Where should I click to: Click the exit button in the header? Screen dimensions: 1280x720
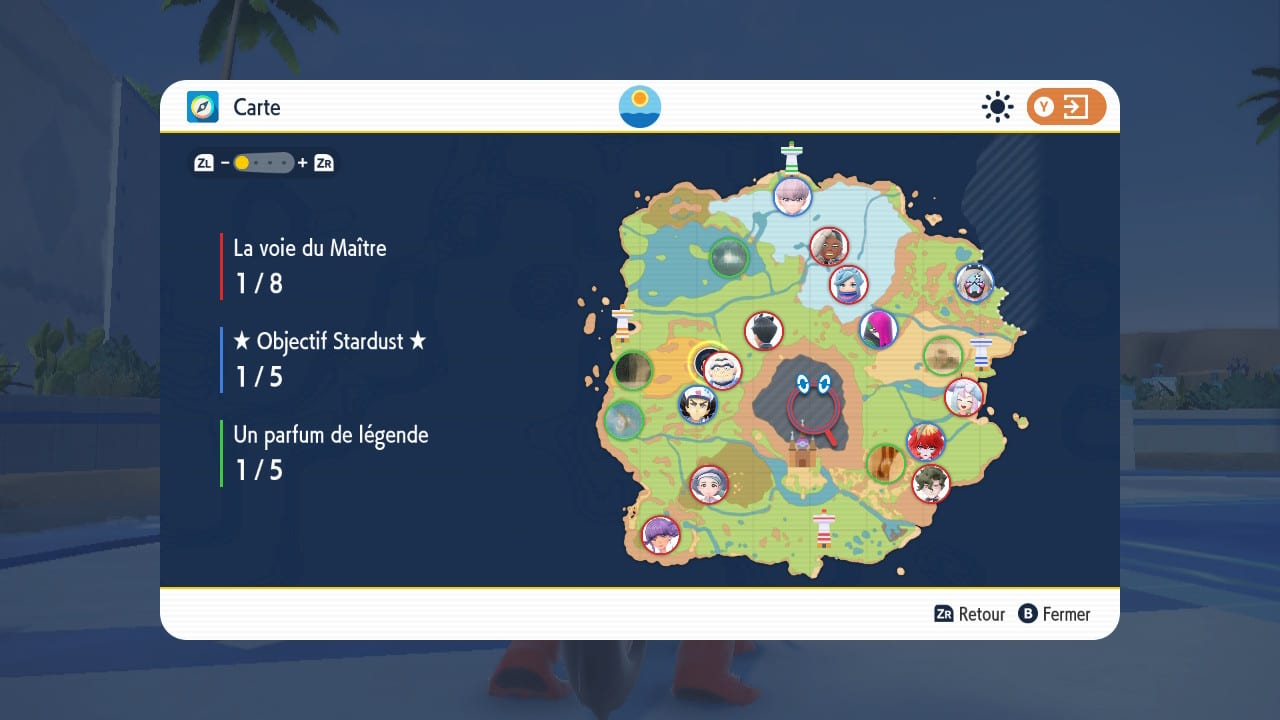(1065, 107)
